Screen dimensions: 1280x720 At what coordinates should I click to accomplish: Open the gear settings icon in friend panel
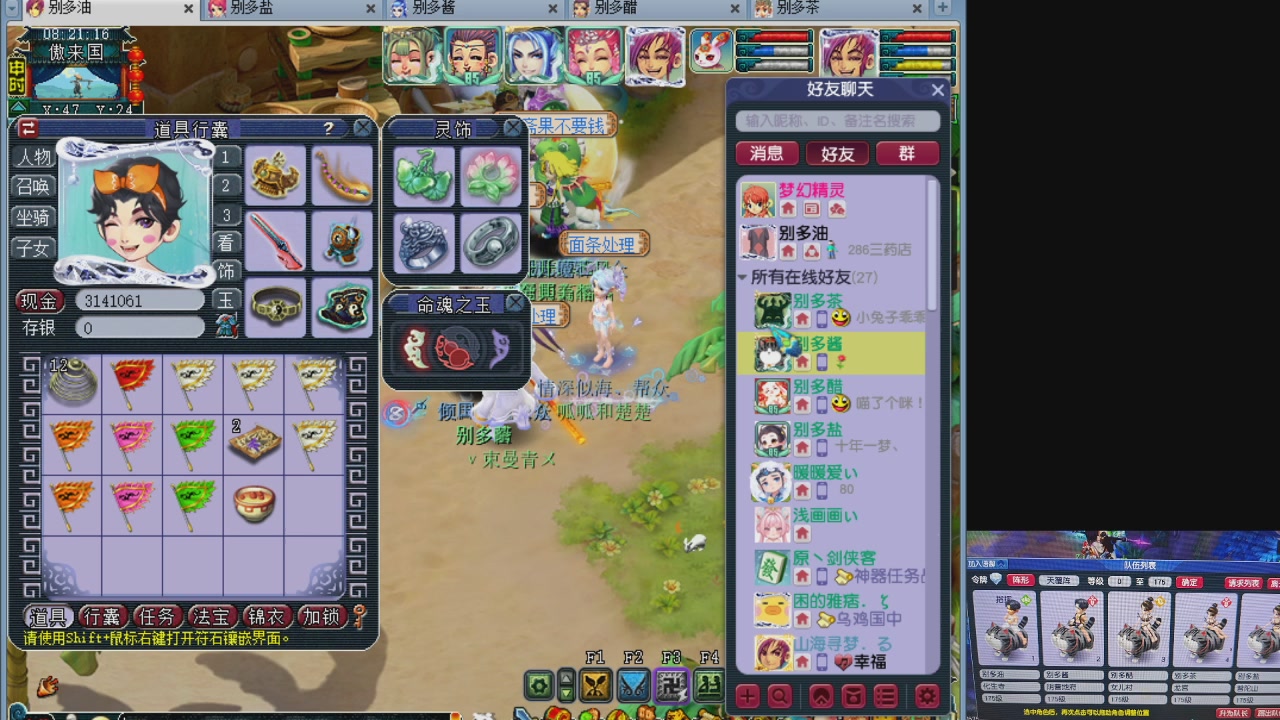point(926,697)
